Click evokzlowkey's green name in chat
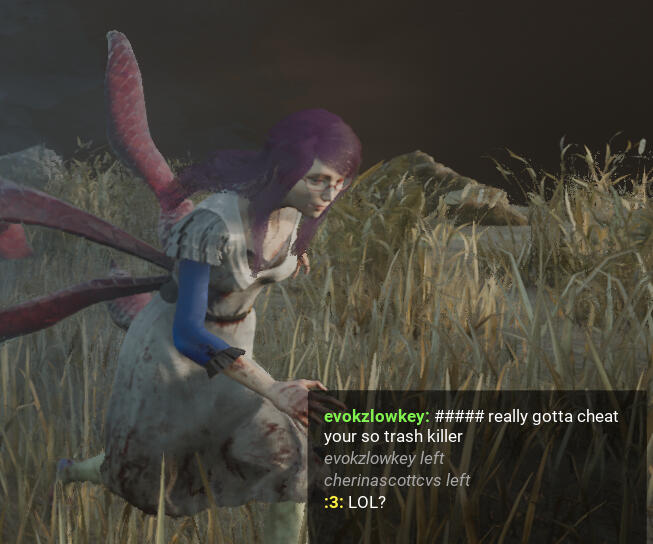Viewport: 653px width, 544px height. point(375,416)
